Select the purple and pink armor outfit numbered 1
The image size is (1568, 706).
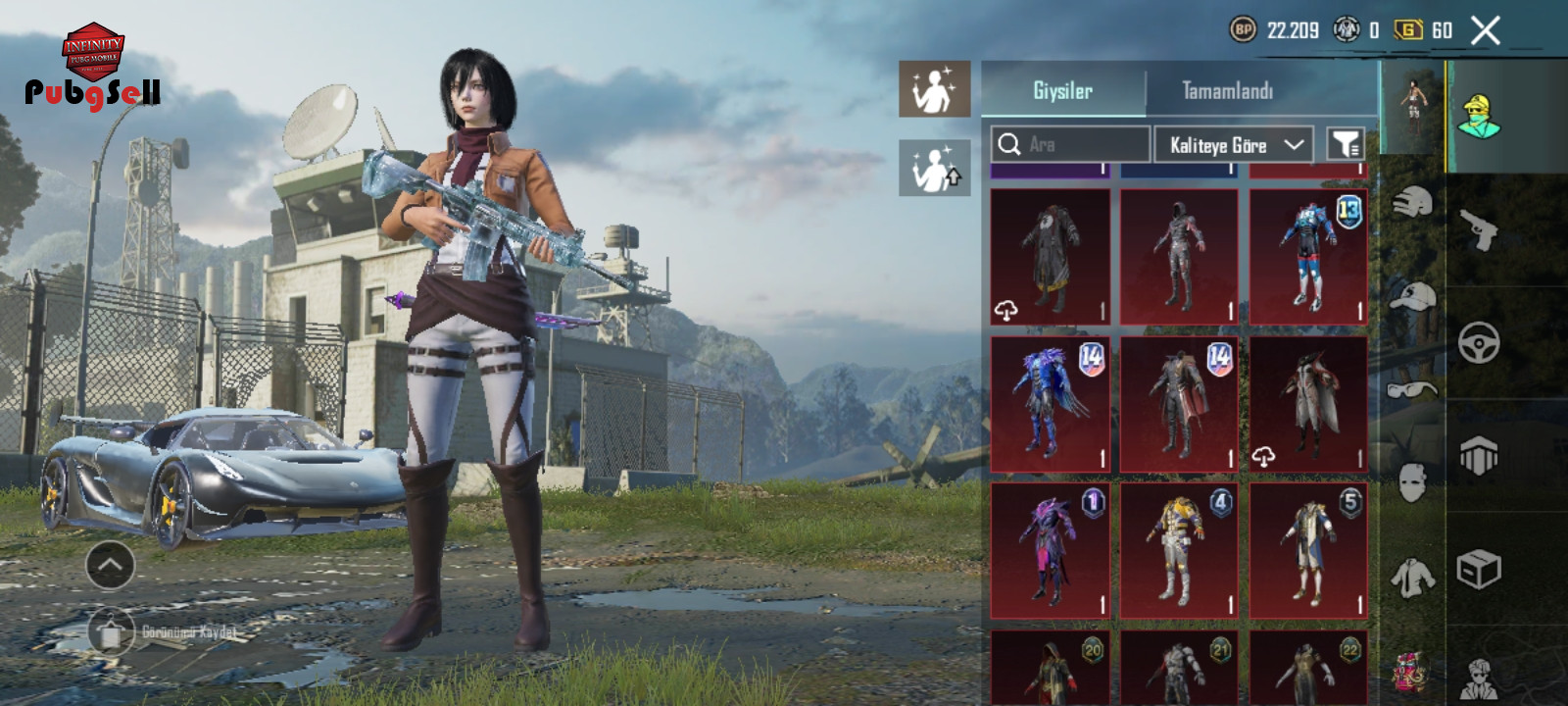[1051, 550]
